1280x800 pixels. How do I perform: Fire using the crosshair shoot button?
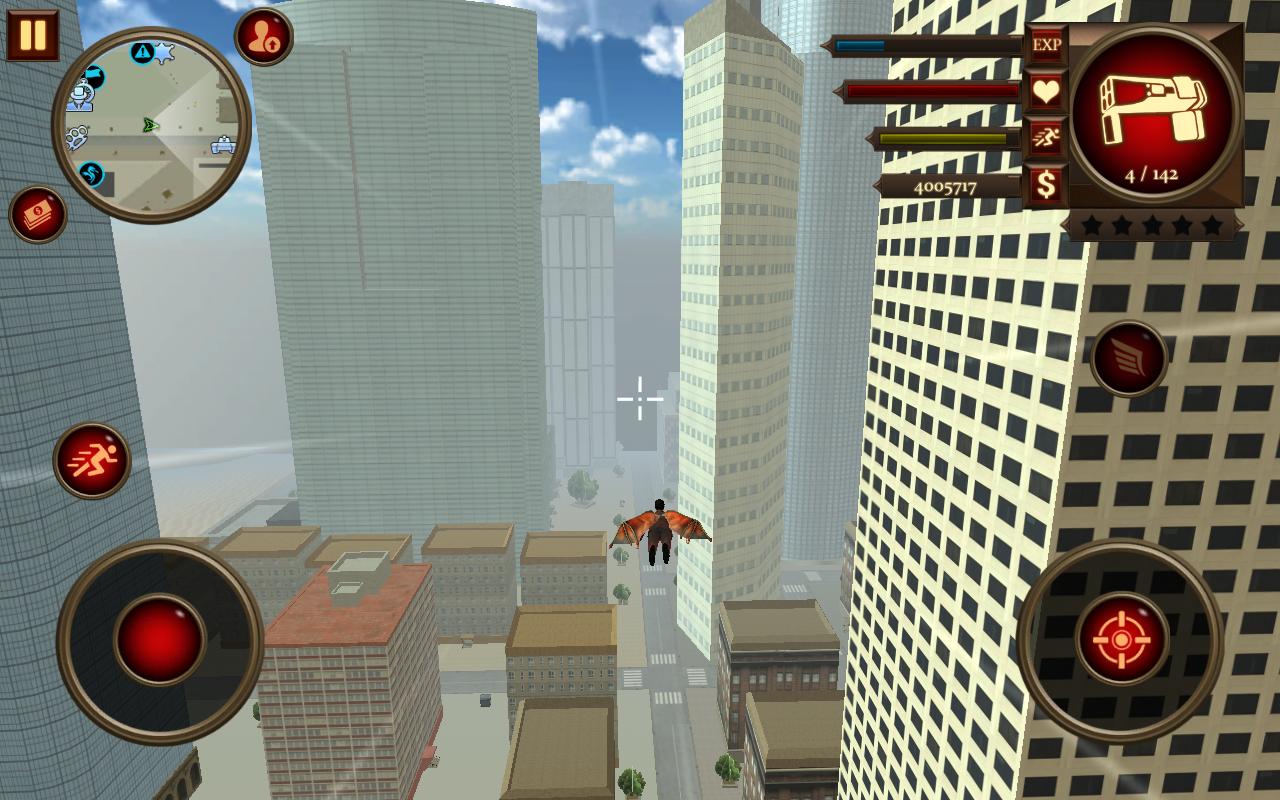coord(1121,639)
